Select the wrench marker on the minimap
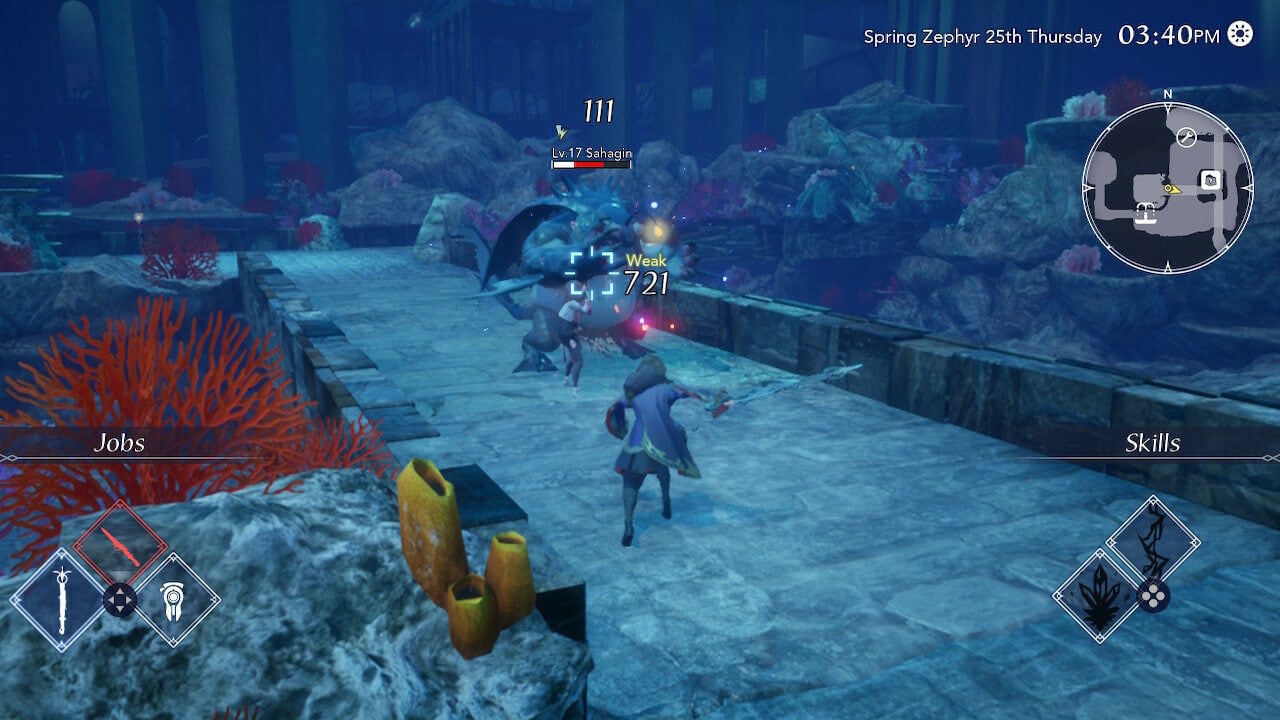This screenshot has width=1280, height=720. (1187, 138)
